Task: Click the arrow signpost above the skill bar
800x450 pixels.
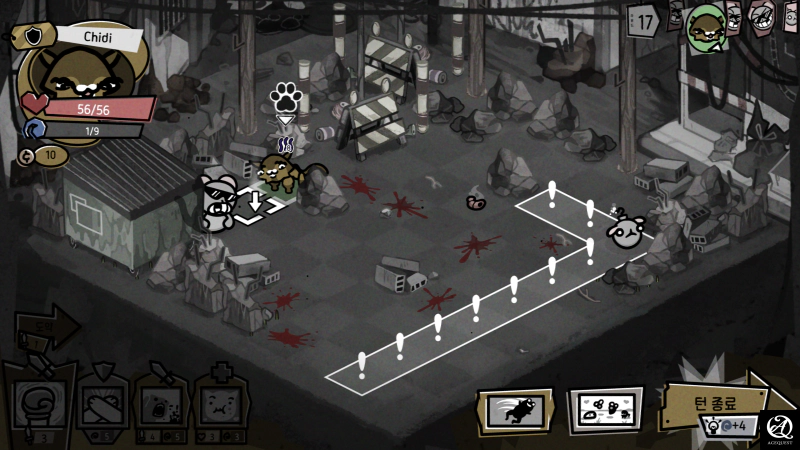Action: click(48, 326)
